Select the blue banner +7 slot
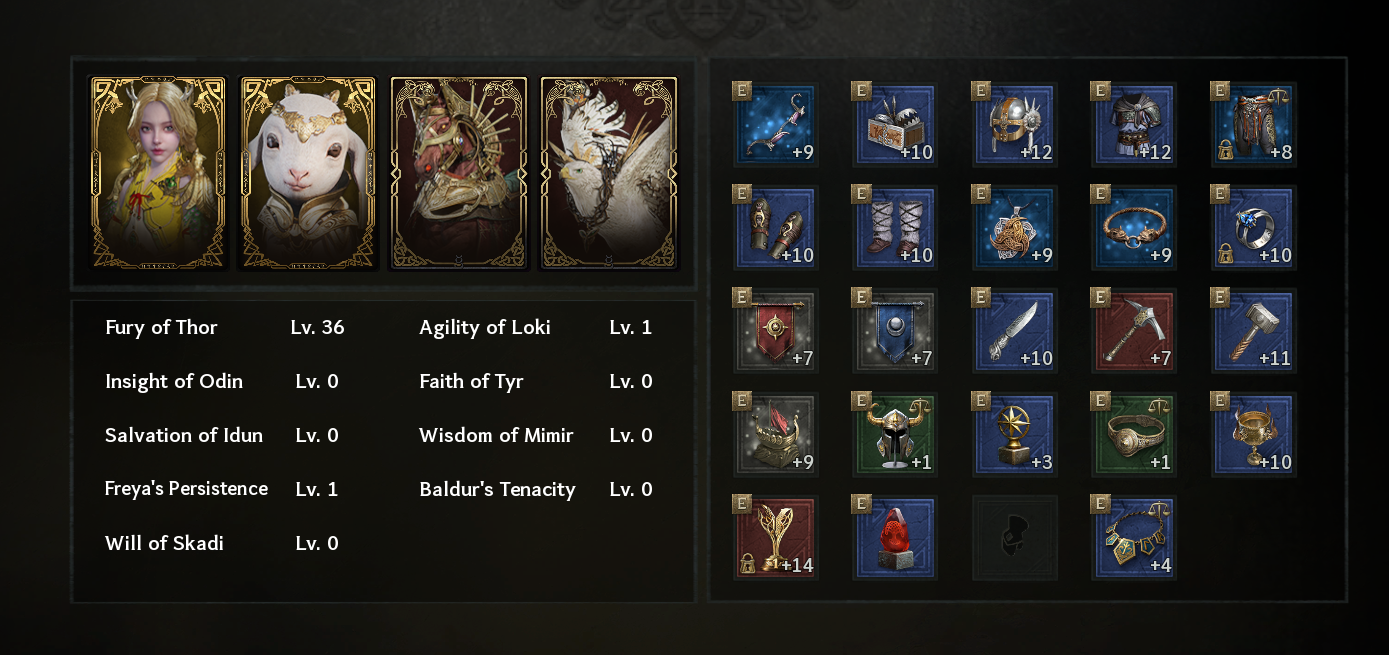 pos(895,331)
